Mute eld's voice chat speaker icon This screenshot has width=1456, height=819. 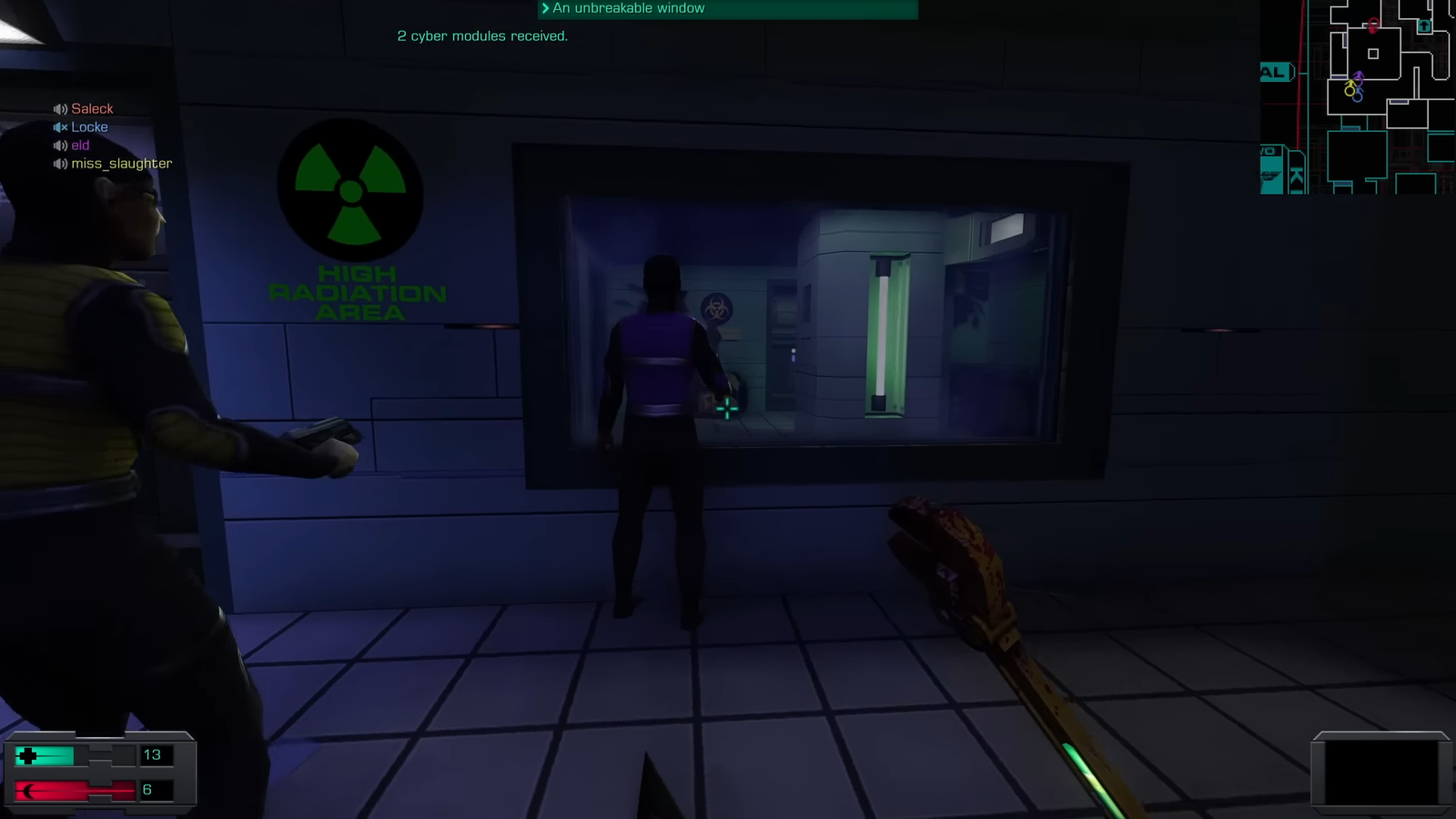coord(60,145)
